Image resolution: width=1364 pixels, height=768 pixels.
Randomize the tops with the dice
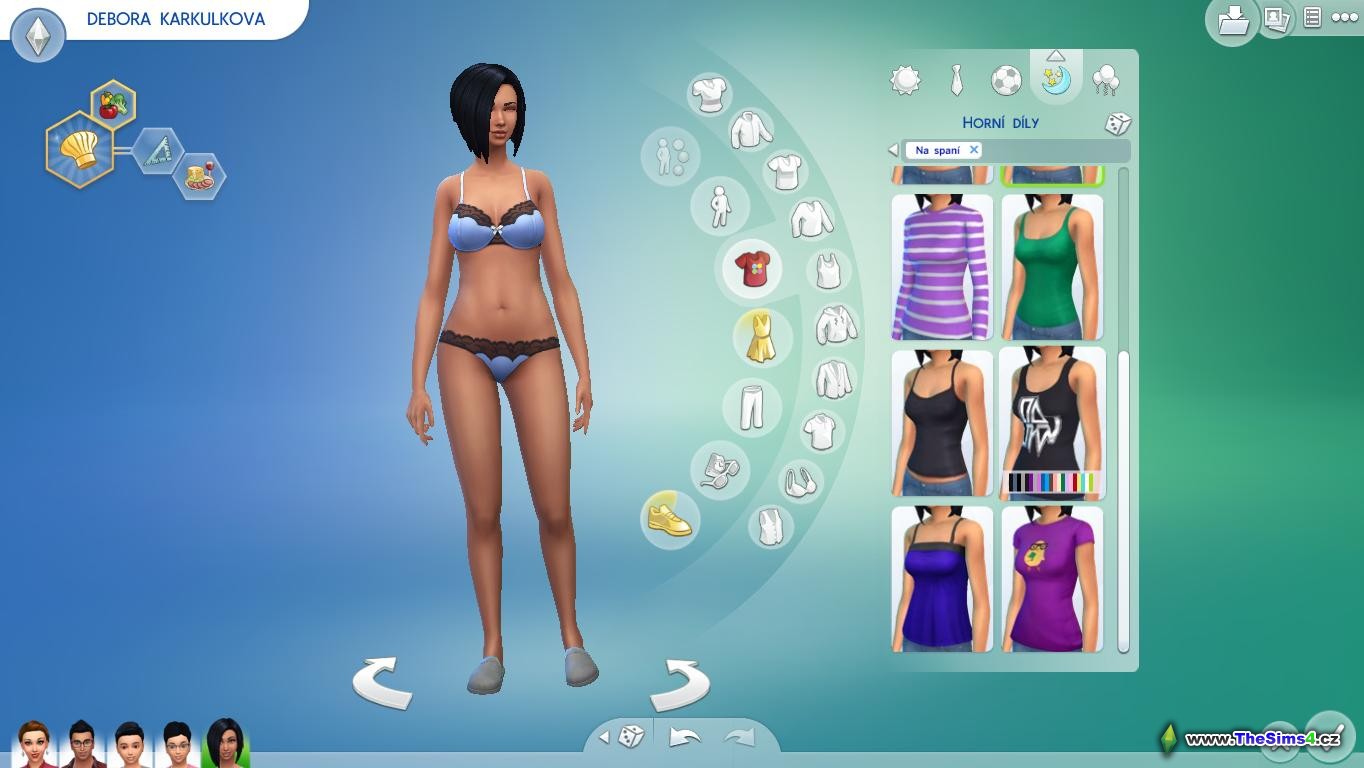pos(1117,124)
